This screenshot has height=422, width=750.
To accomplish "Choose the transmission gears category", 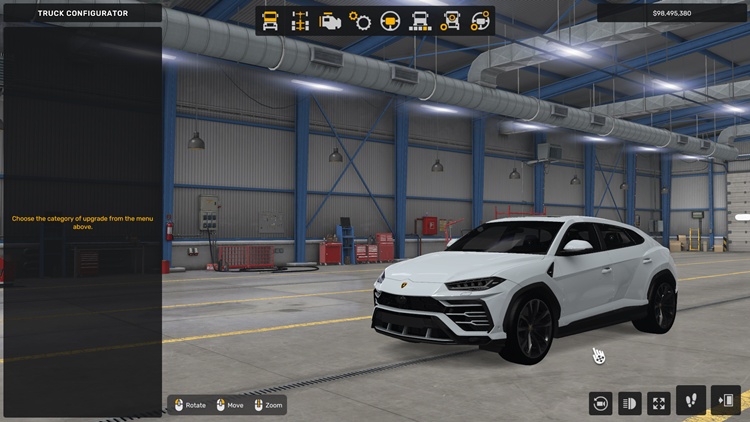I will [360, 21].
